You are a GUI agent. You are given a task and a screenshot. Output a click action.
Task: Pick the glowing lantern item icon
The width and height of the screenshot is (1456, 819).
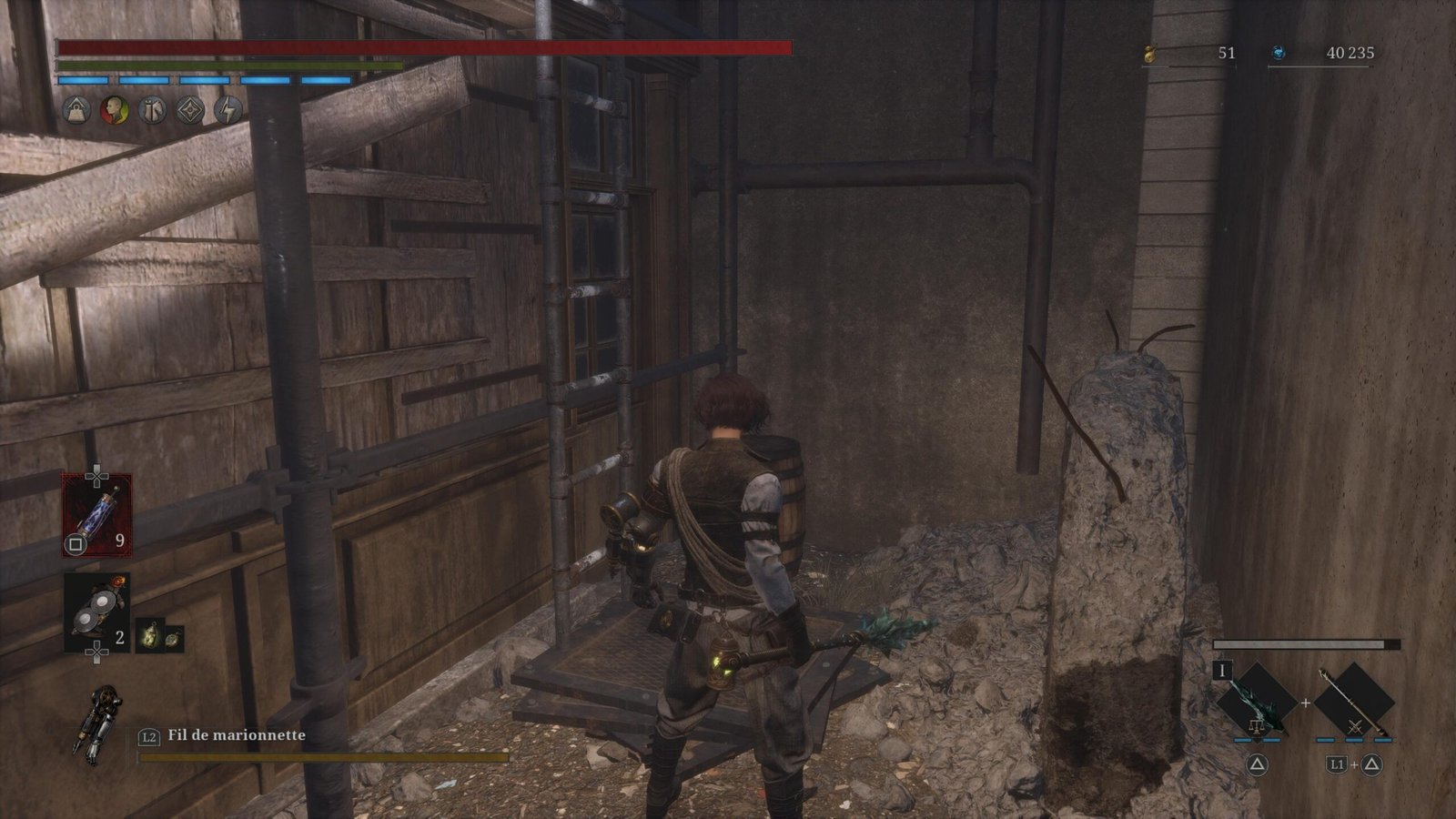pyautogui.click(x=150, y=638)
